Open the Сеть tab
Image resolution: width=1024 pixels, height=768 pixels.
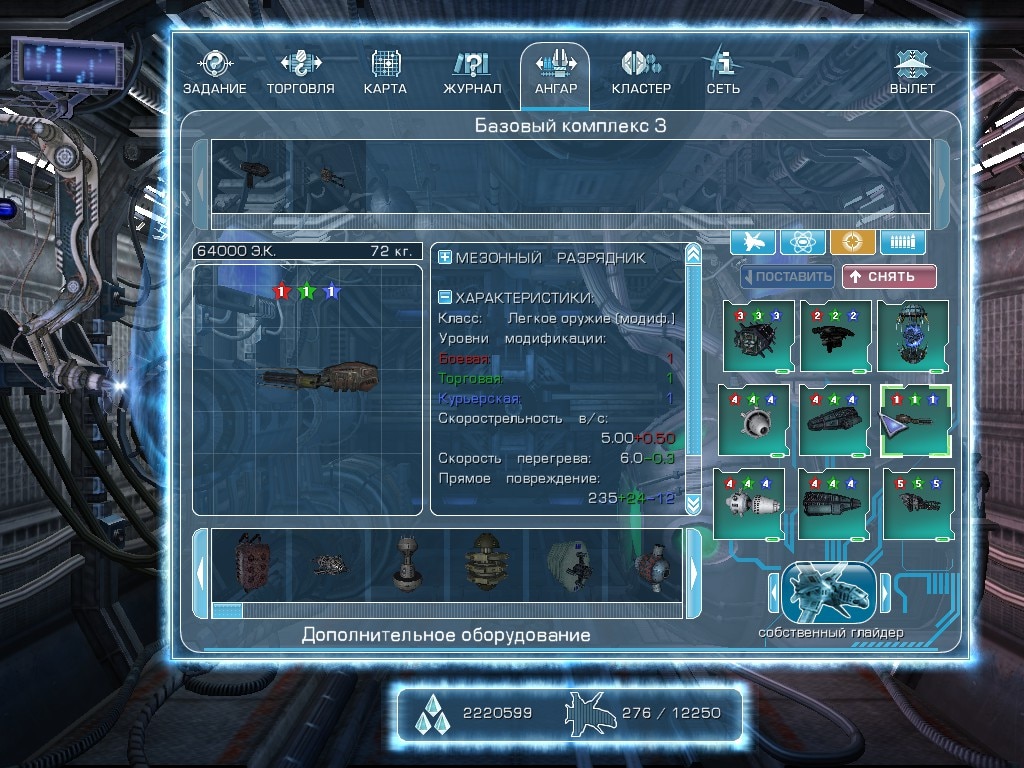tap(723, 73)
